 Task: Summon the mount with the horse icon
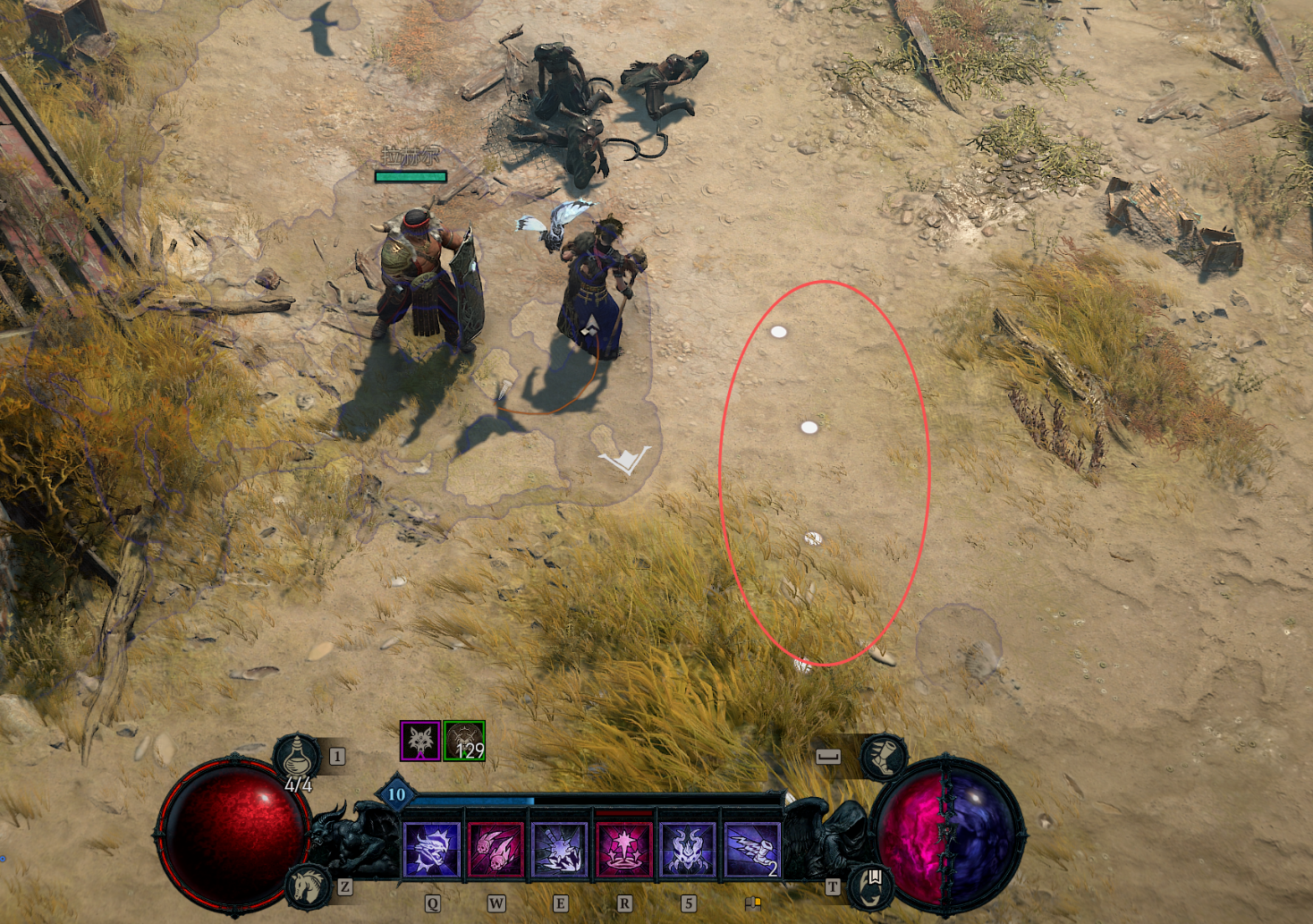pos(308,886)
